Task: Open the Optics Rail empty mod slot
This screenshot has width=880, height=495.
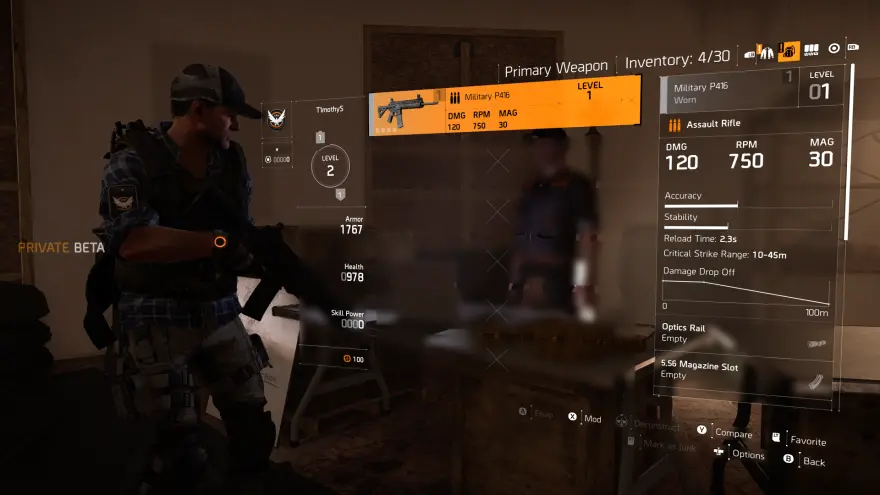Action: coord(746,334)
